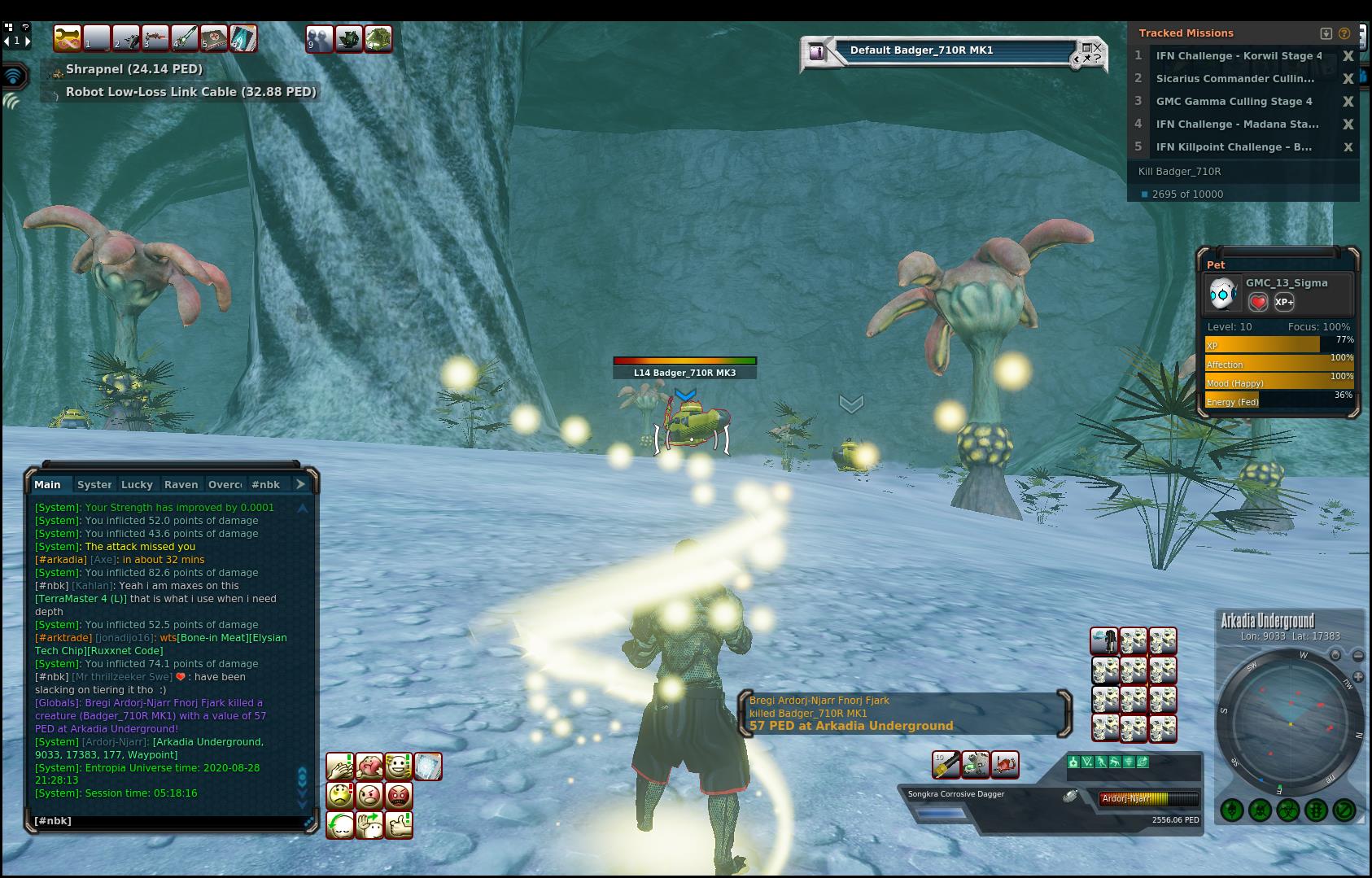1372x878 pixels.
Task: Click the pet's XP+ button
Action: [x=1284, y=302]
